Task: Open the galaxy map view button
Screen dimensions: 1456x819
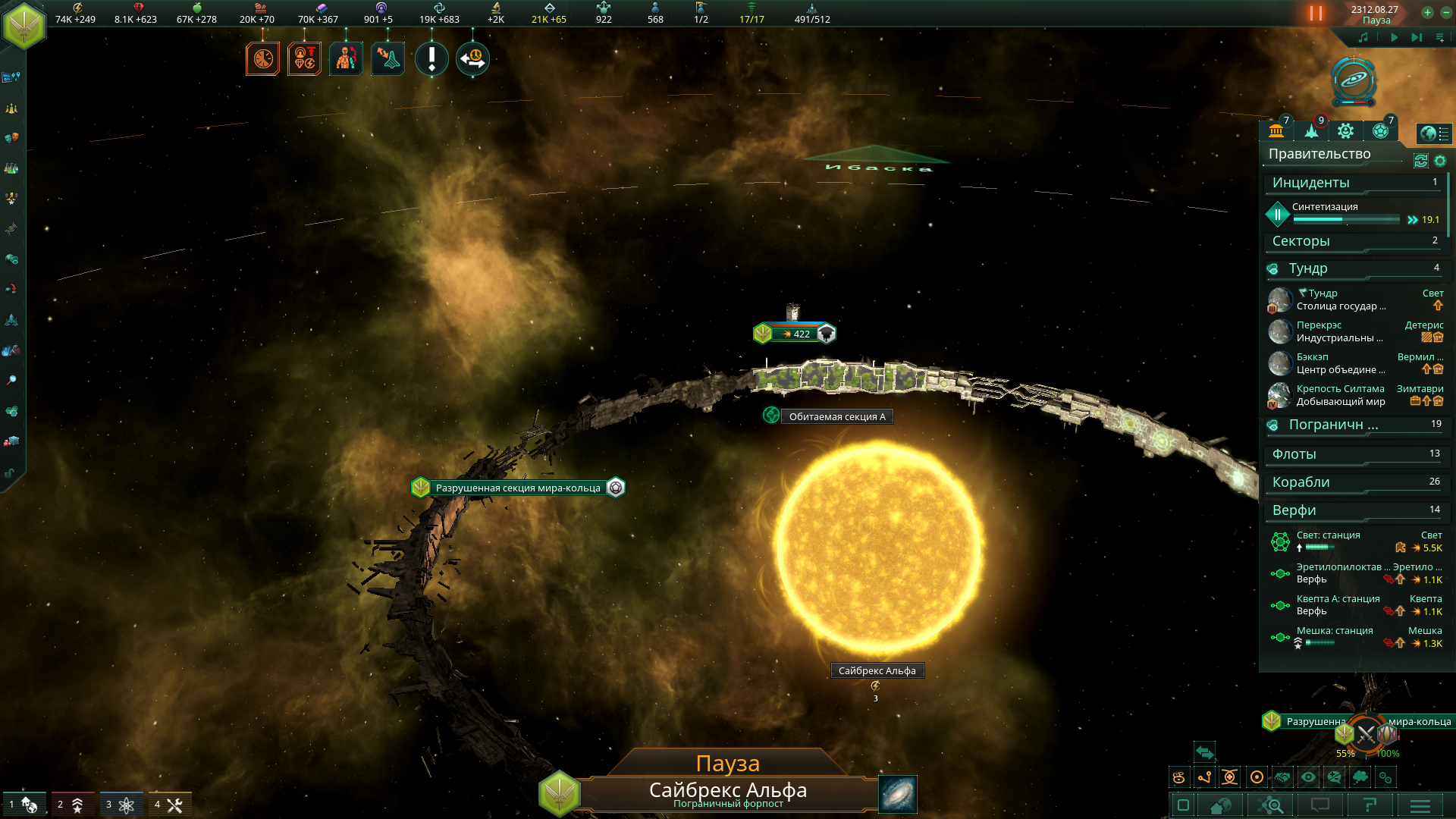Action: coord(898,793)
